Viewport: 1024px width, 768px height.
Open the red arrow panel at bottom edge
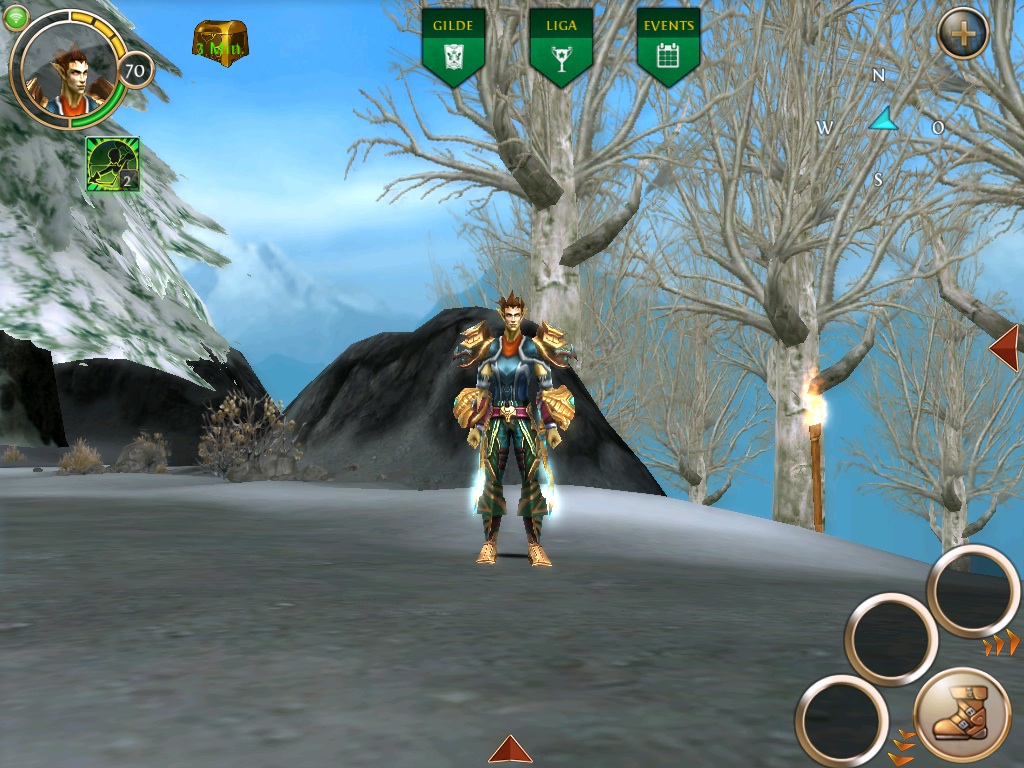(x=510, y=749)
